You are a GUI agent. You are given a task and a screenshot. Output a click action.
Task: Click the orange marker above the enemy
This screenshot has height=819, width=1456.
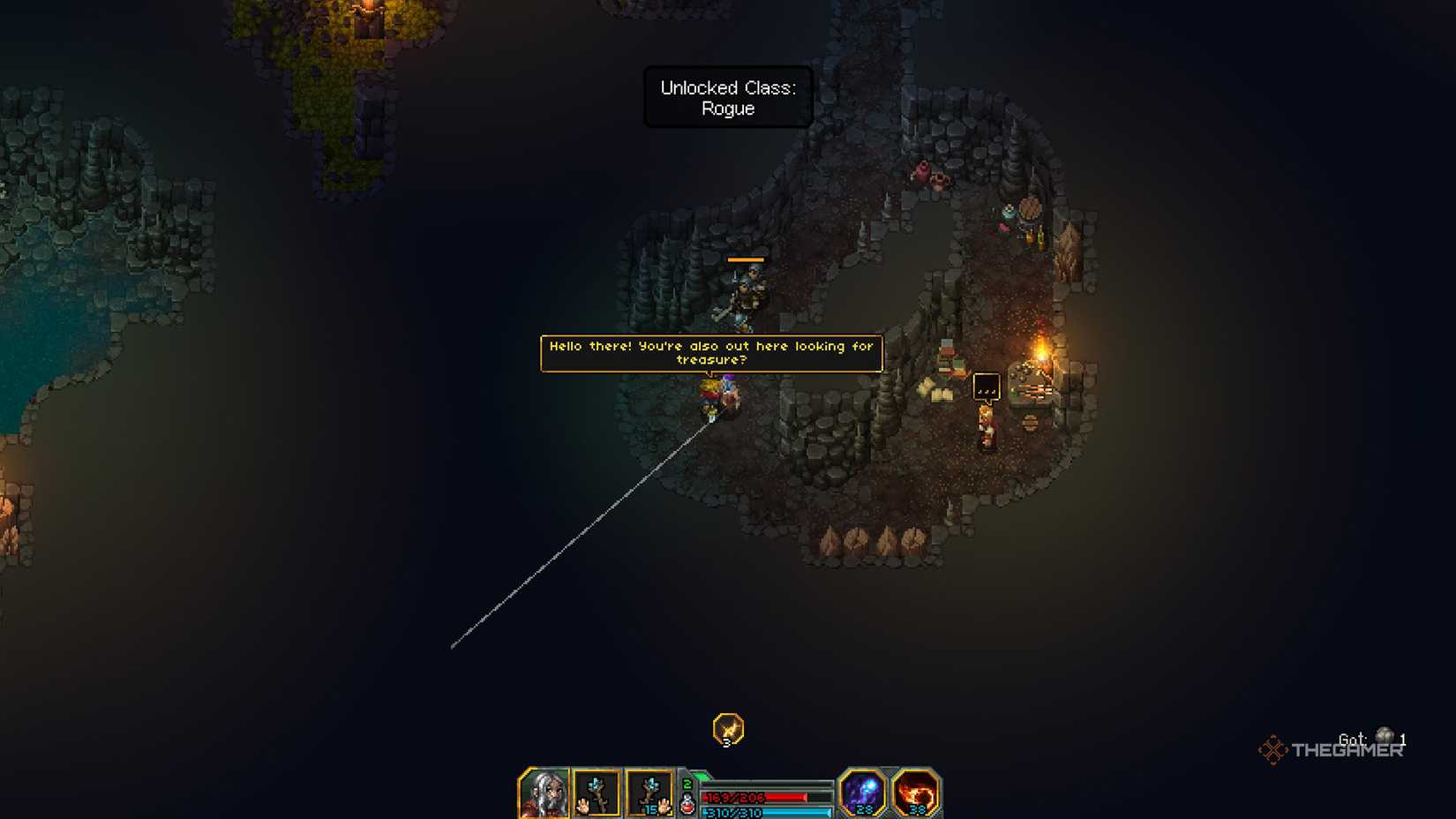point(746,259)
